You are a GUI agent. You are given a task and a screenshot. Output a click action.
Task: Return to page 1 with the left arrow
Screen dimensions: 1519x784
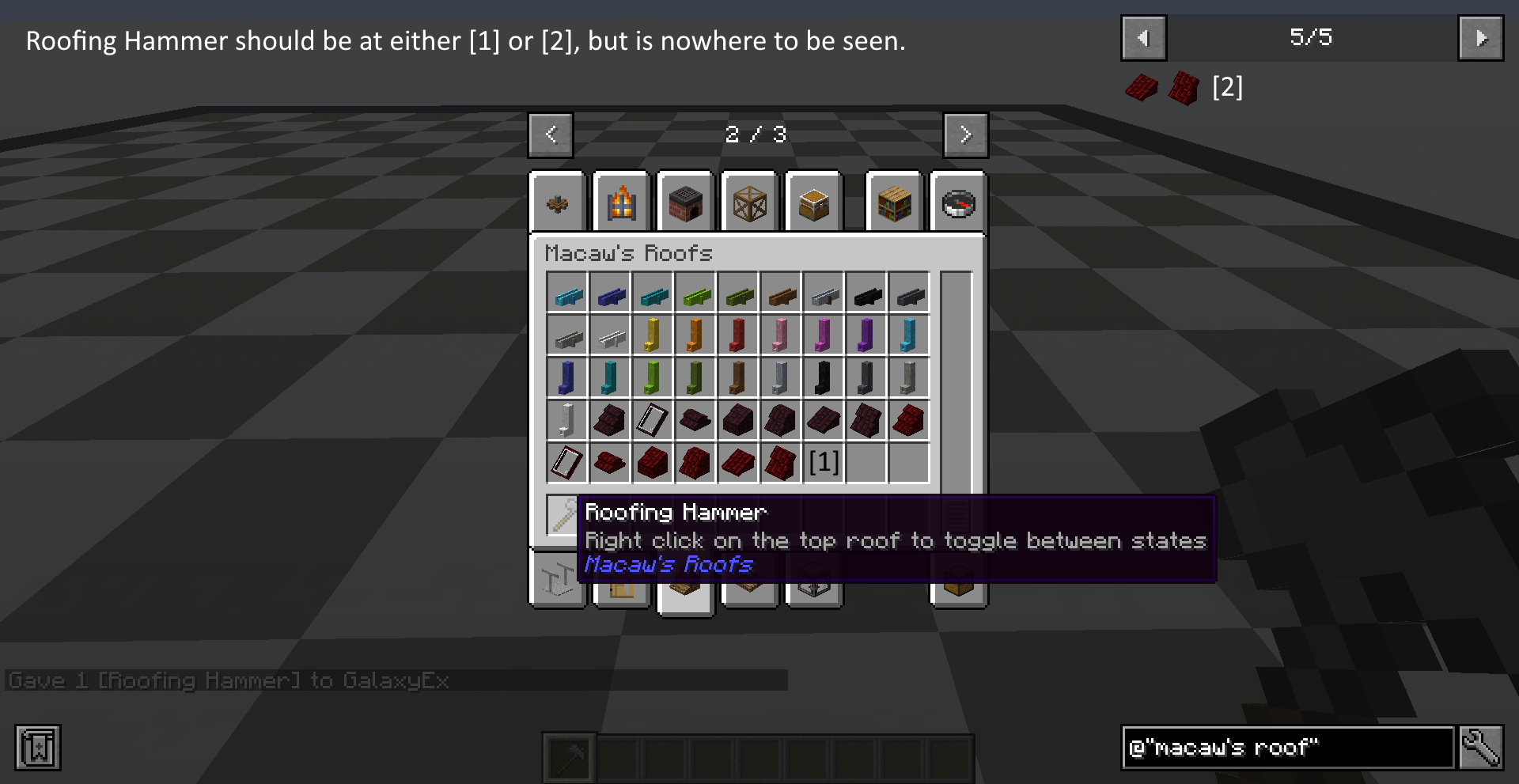[550, 134]
